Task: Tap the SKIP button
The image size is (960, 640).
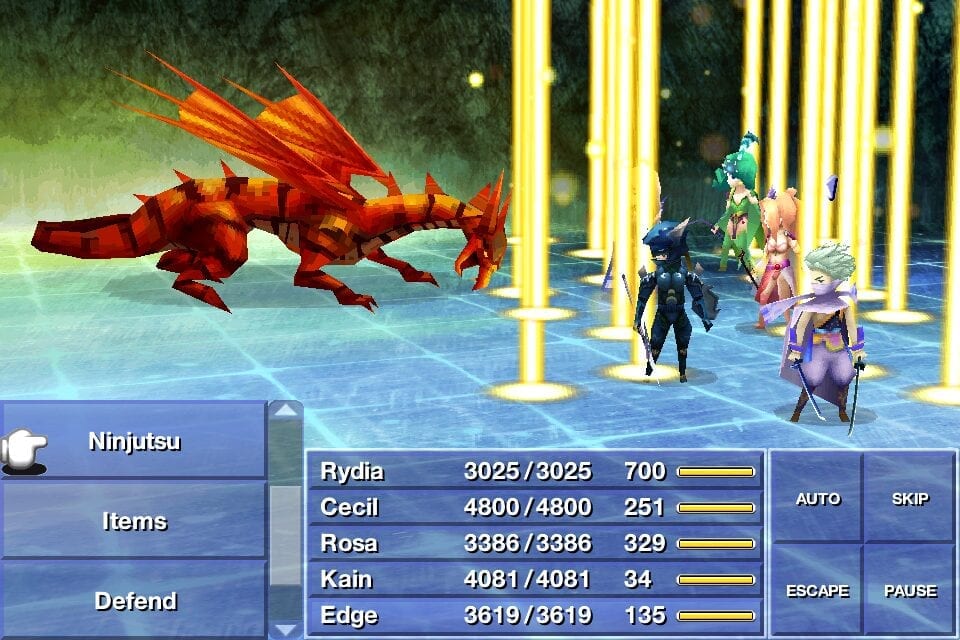Action: pyautogui.click(x=909, y=499)
